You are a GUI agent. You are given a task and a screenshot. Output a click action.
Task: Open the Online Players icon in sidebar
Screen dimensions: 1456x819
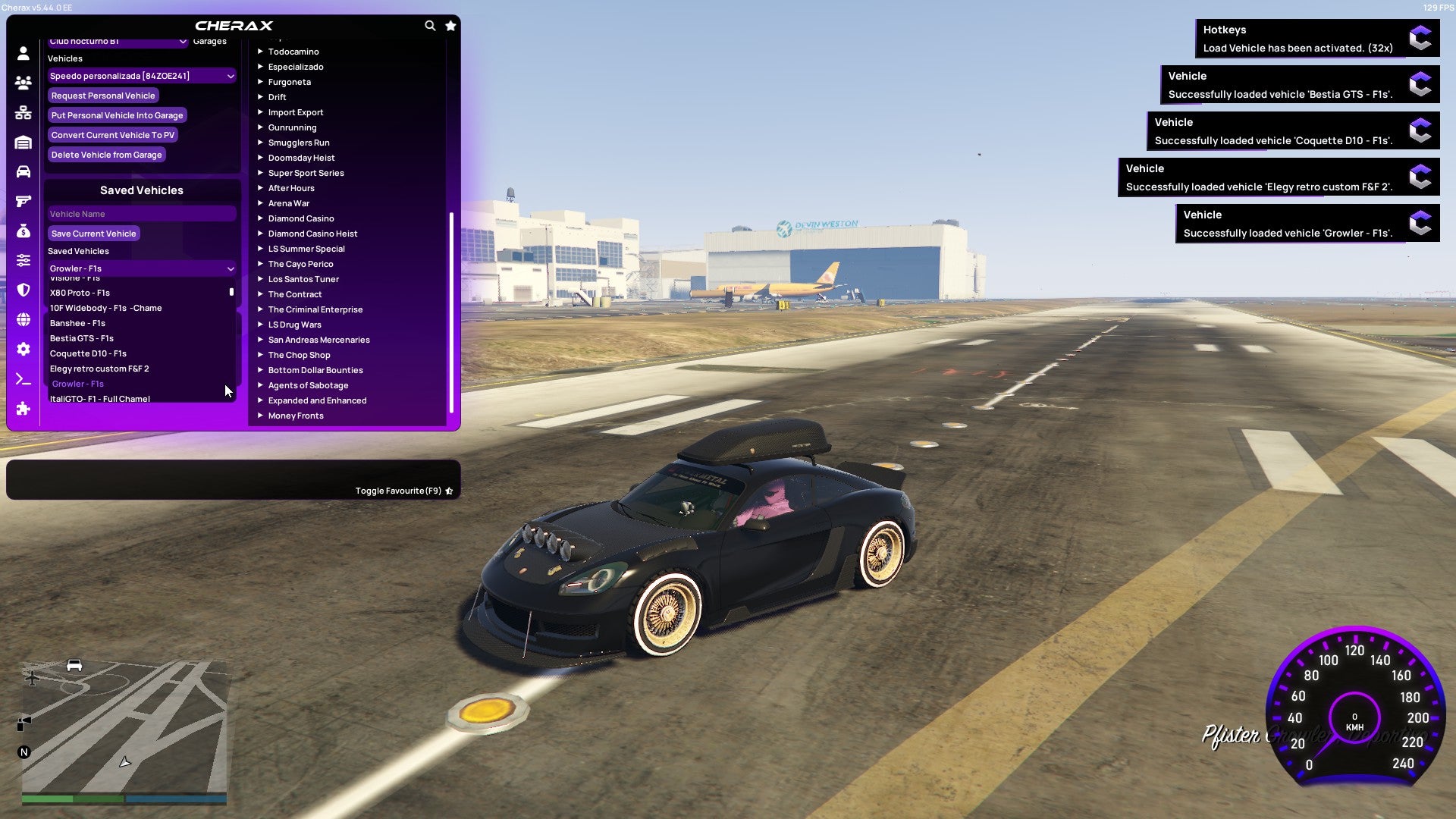click(x=22, y=83)
